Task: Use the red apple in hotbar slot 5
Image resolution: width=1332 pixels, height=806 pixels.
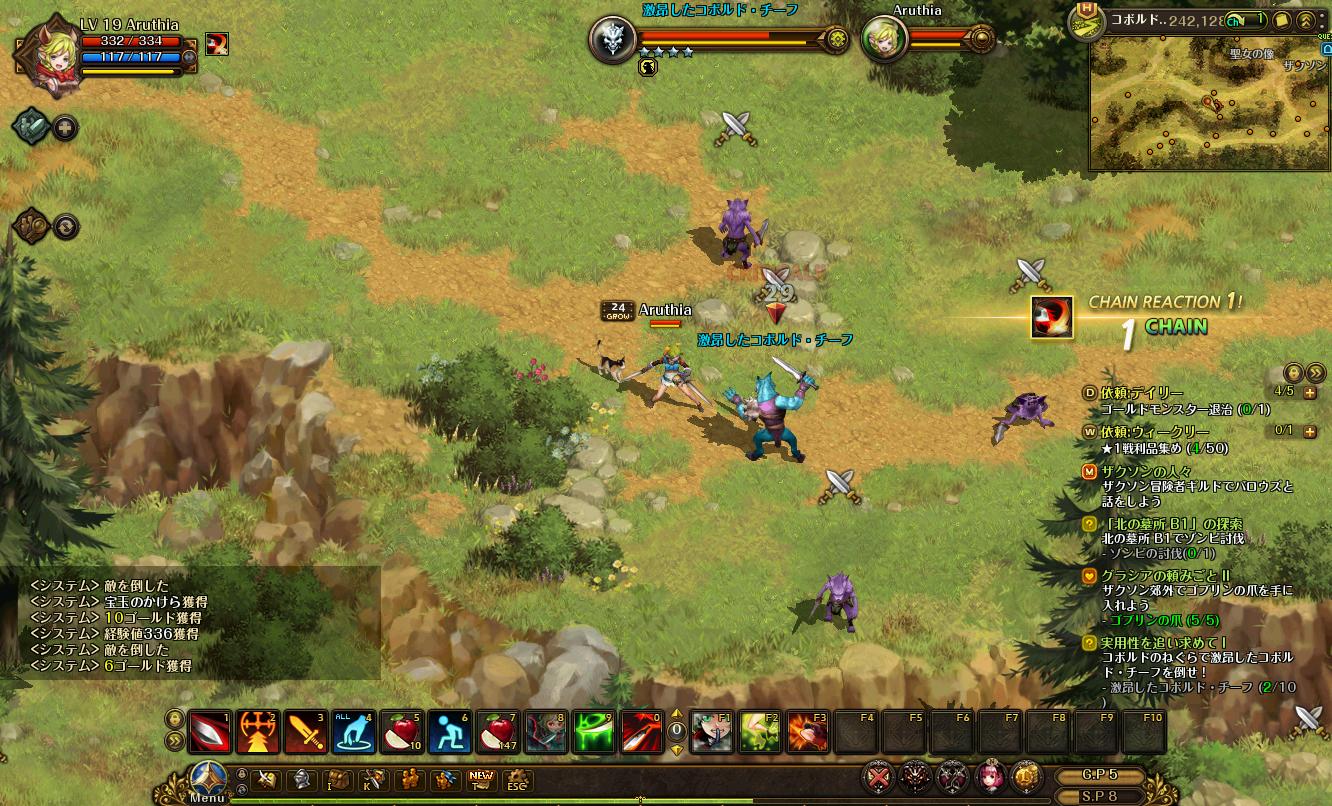Action: (x=402, y=733)
